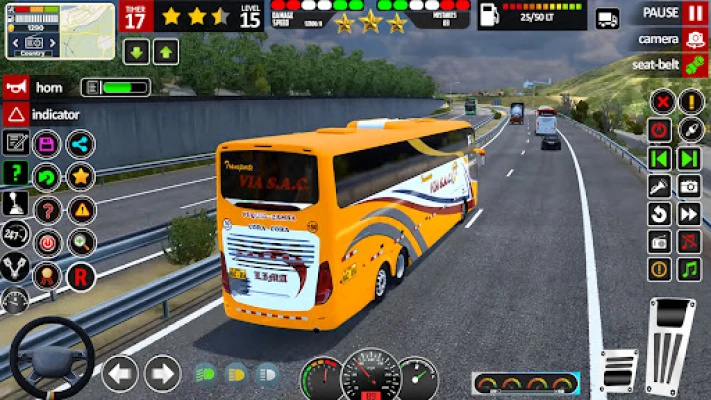Open the country minimap
Viewport: 711px width, 400px height.
(59, 31)
